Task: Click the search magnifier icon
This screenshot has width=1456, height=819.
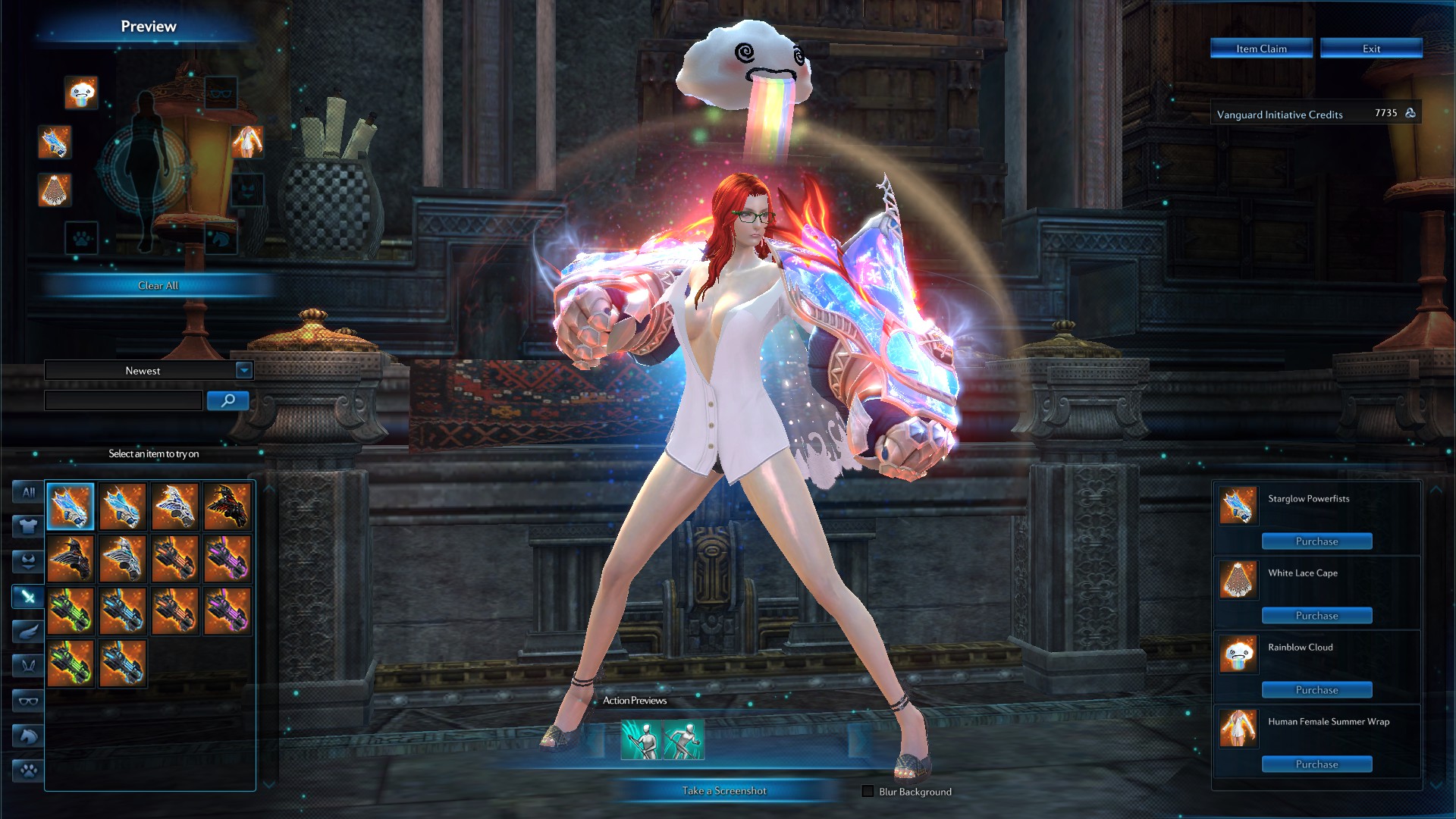Action: point(227,400)
